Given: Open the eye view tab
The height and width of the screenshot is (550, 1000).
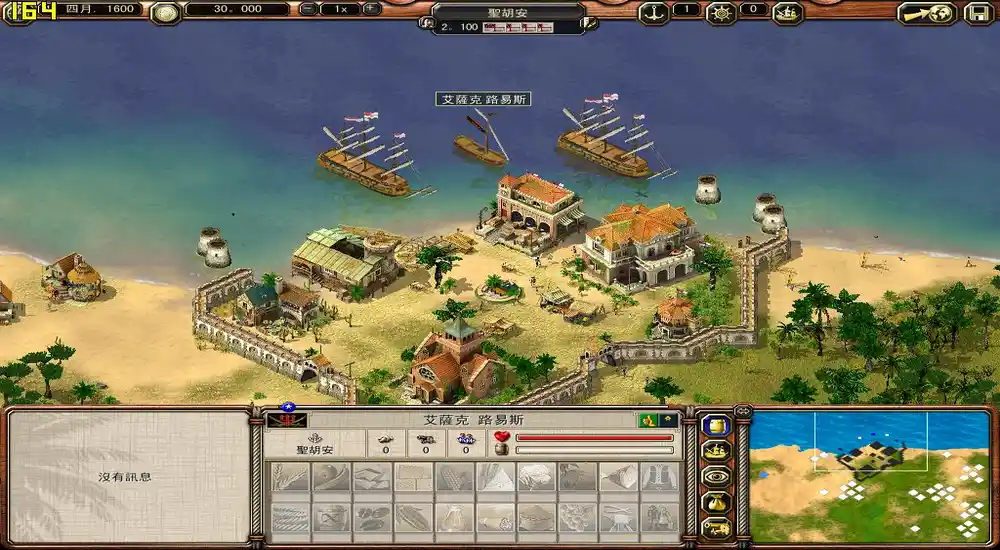Looking at the screenshot, I should 716,476.
